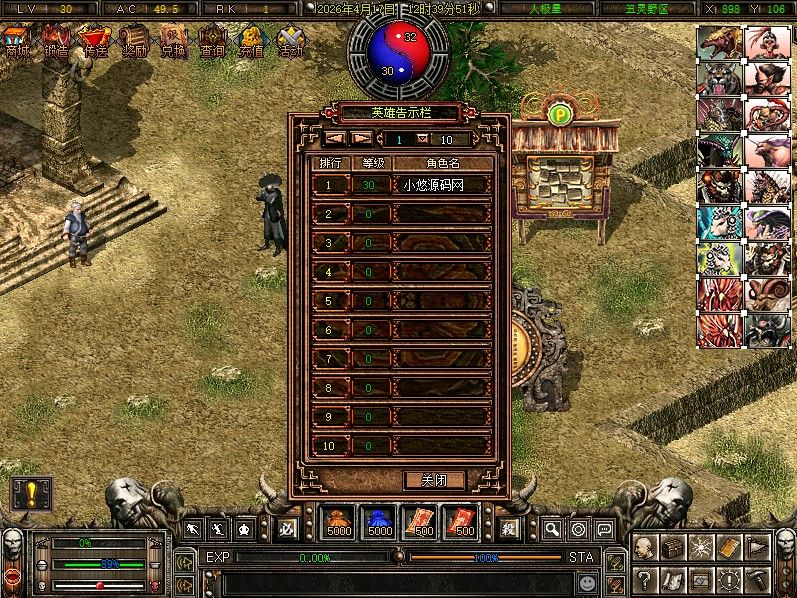The image size is (797, 598).
Task: Close the hero ranking board with 关闭
Action: click(x=435, y=480)
